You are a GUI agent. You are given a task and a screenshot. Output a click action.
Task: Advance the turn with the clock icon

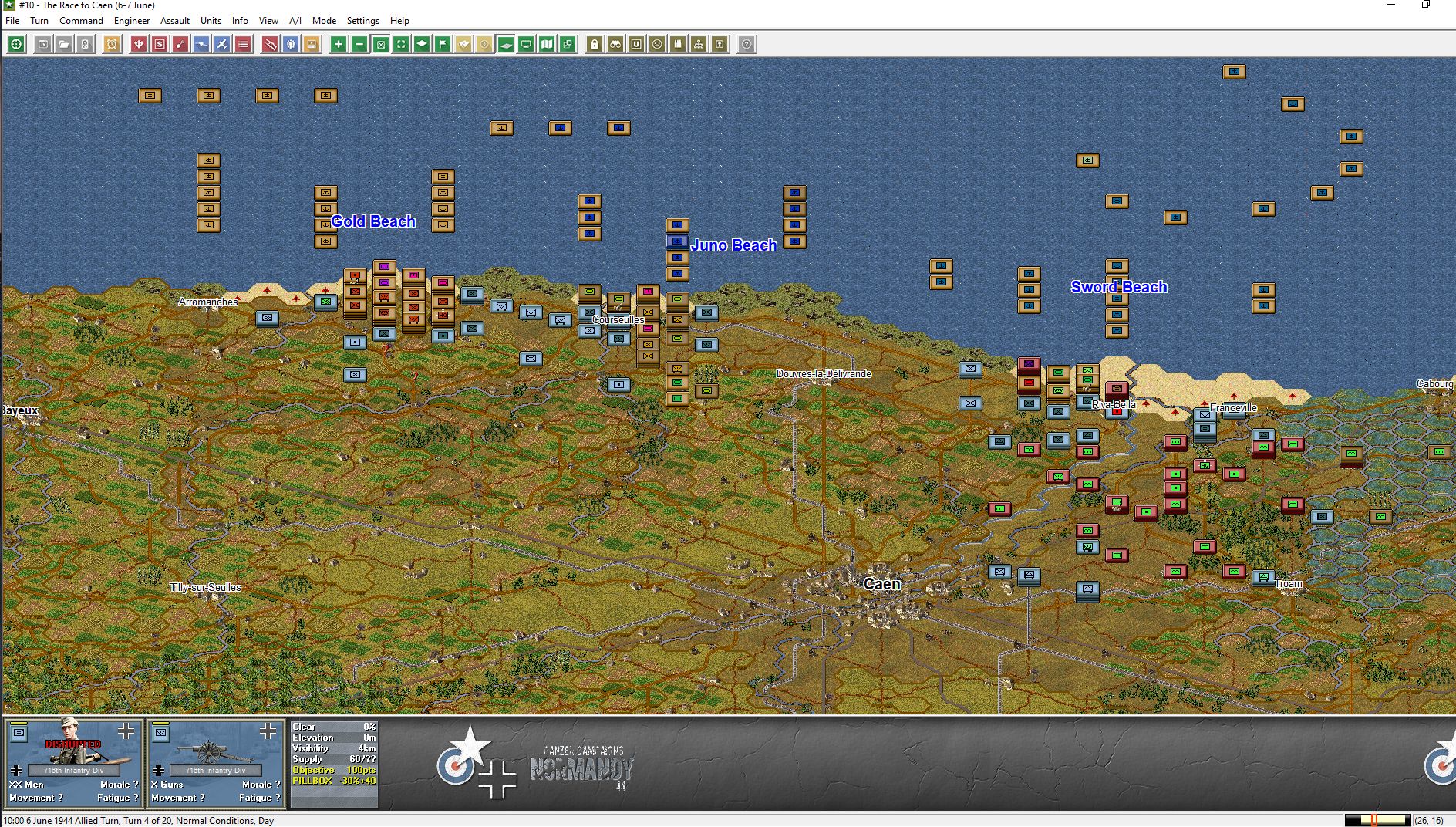tap(111, 45)
